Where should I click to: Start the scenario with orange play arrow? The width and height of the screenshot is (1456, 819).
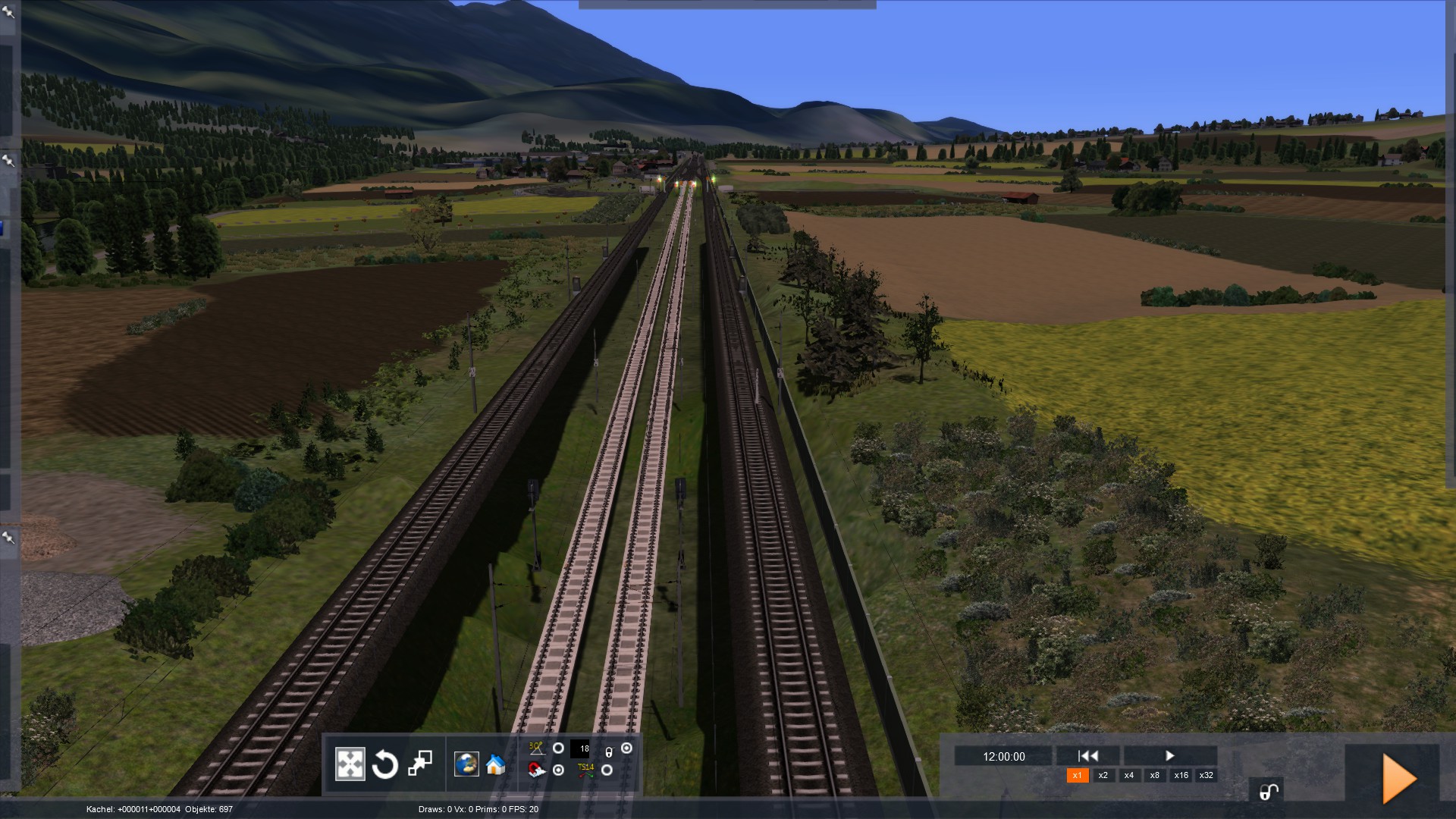point(1399,778)
